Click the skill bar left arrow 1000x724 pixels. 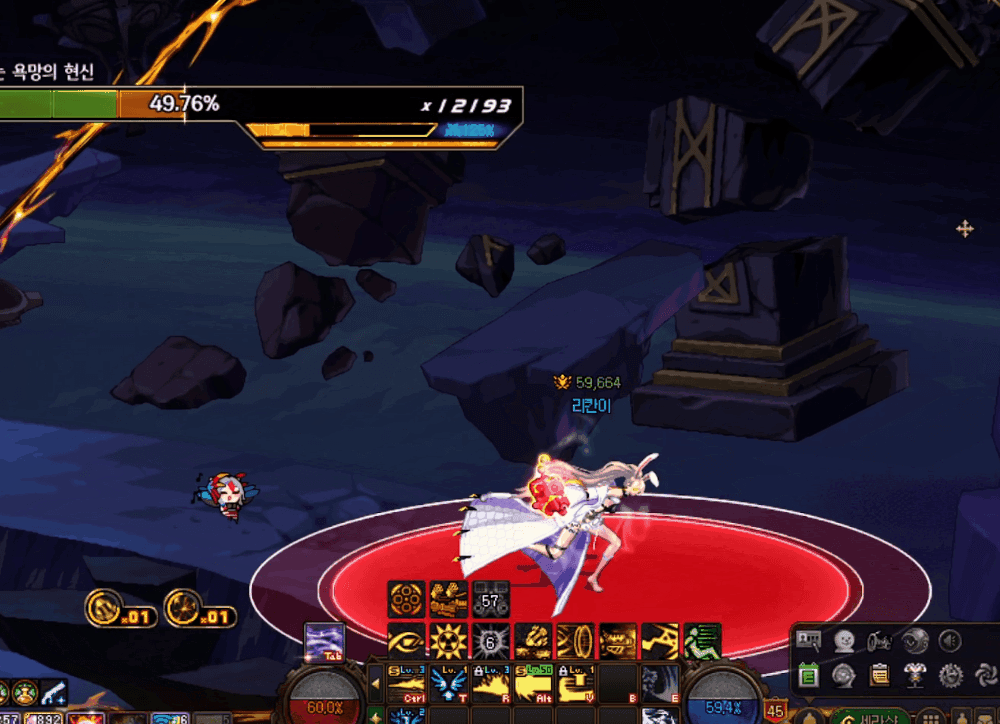click(376, 684)
